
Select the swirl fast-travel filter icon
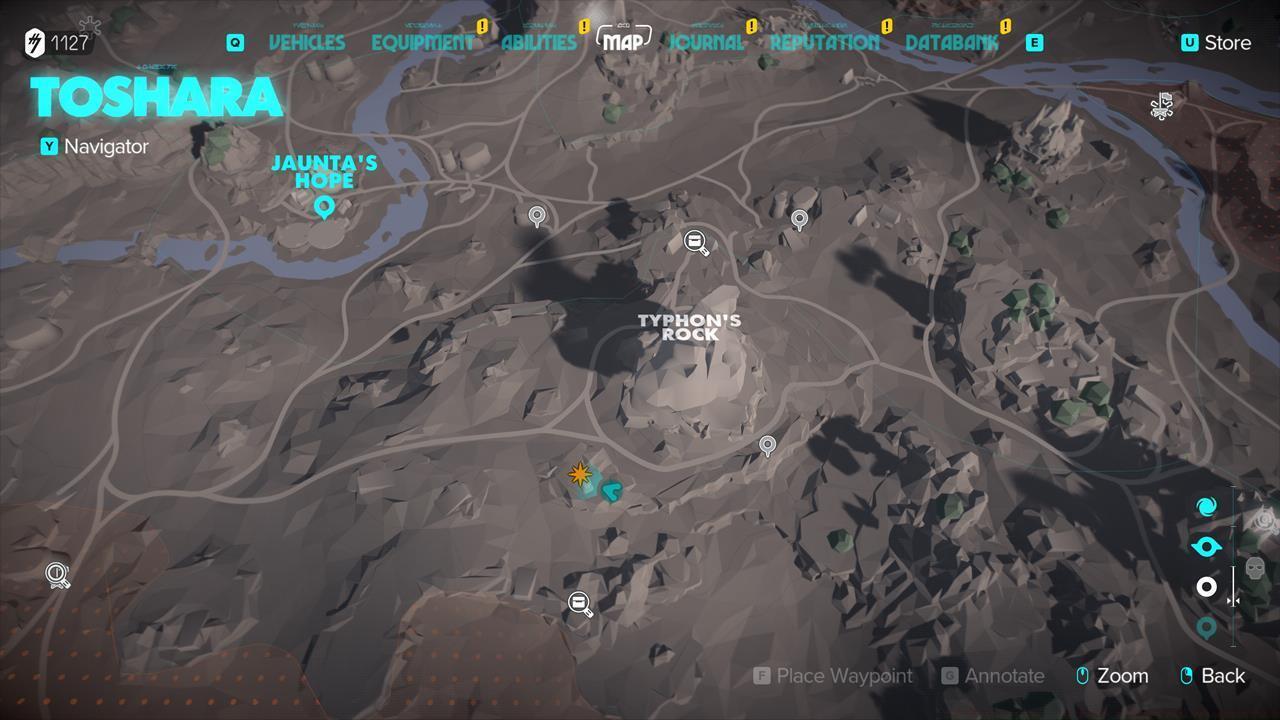click(1206, 507)
